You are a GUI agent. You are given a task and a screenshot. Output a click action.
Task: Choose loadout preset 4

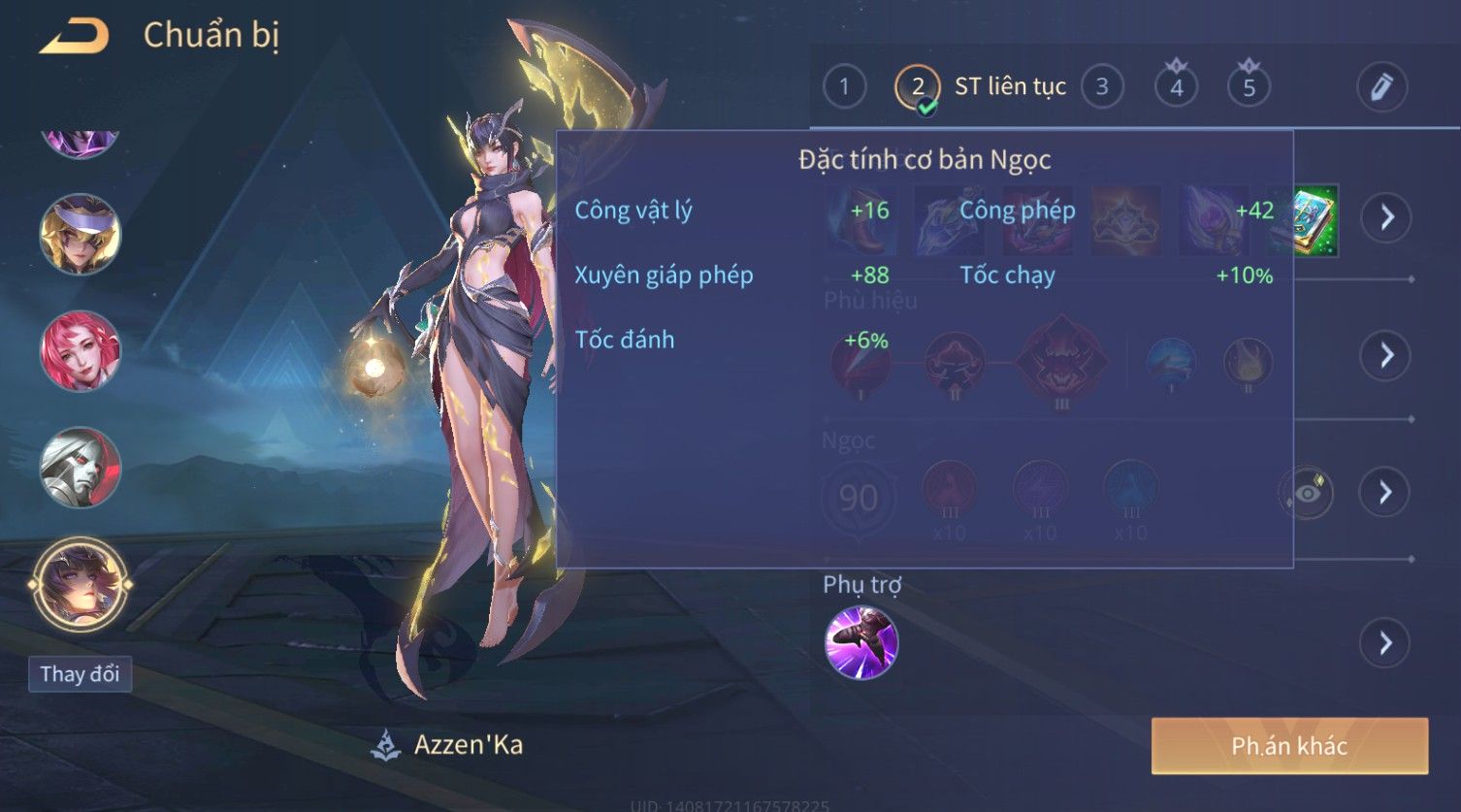pos(1176,87)
